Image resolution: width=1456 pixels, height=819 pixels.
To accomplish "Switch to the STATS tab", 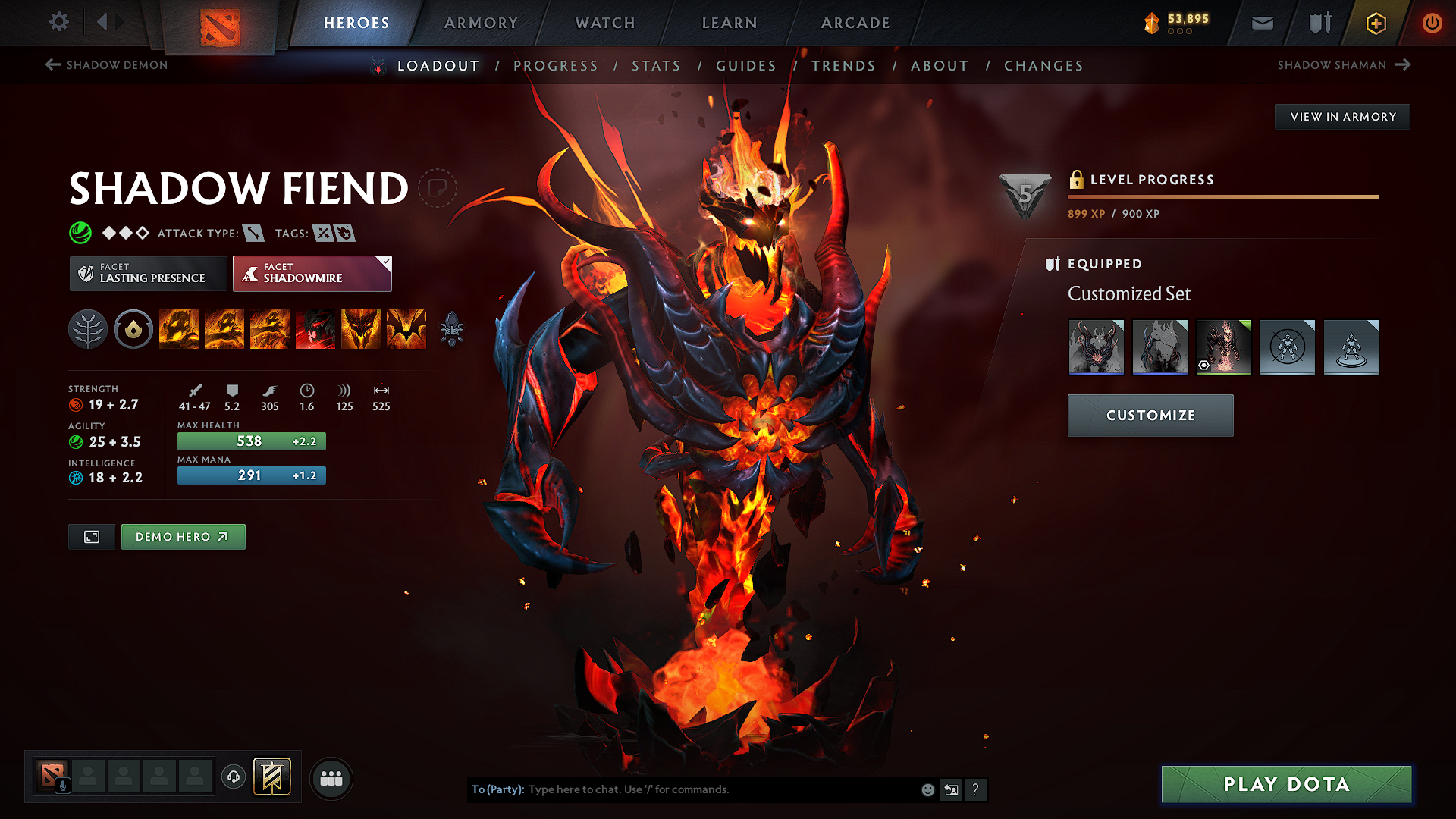I will coord(657,65).
